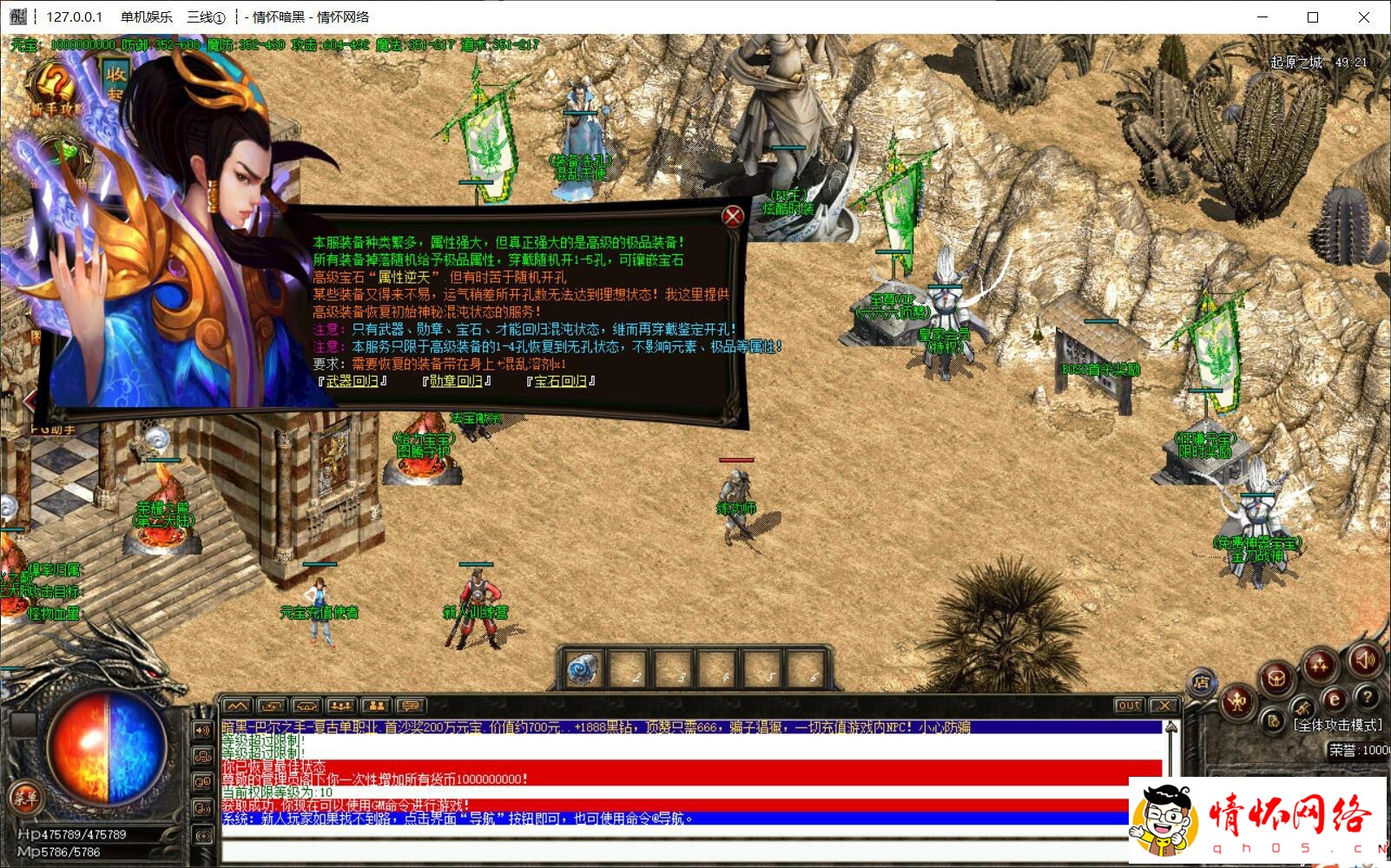Choose the 武器回归 dialogue option
Screen dimensions: 1391x868
(x=353, y=381)
